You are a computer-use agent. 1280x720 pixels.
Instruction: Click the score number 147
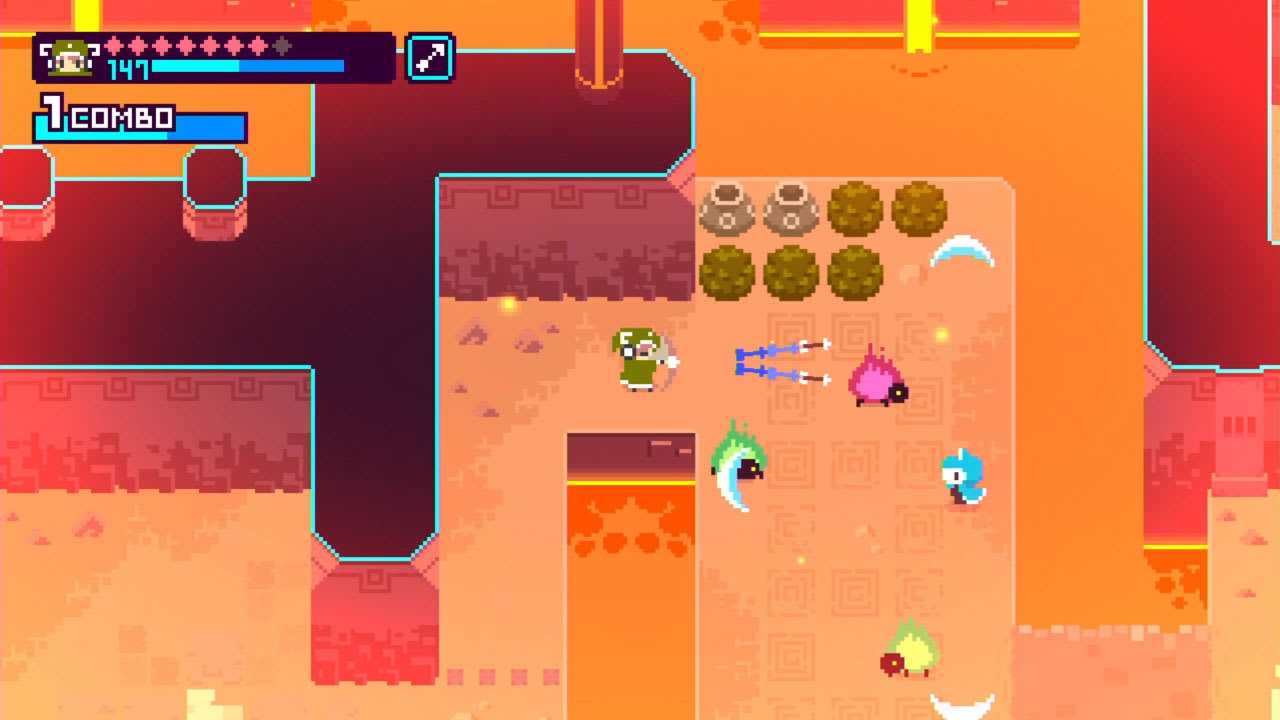click(x=128, y=68)
